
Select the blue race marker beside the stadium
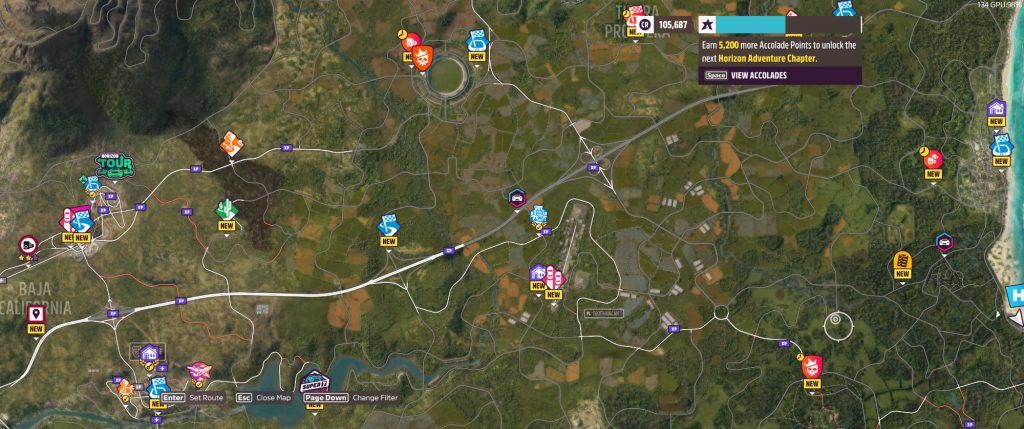(x=477, y=41)
